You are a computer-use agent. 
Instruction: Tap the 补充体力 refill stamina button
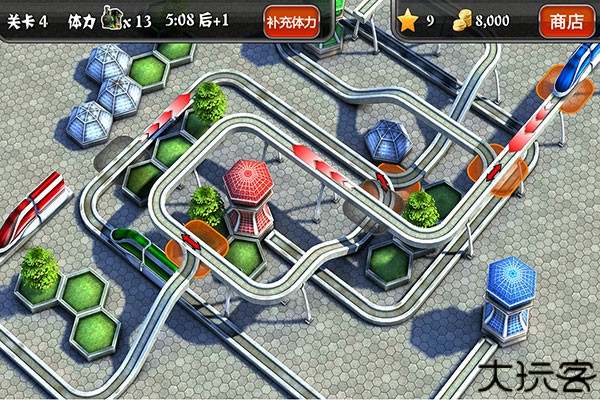292,21
